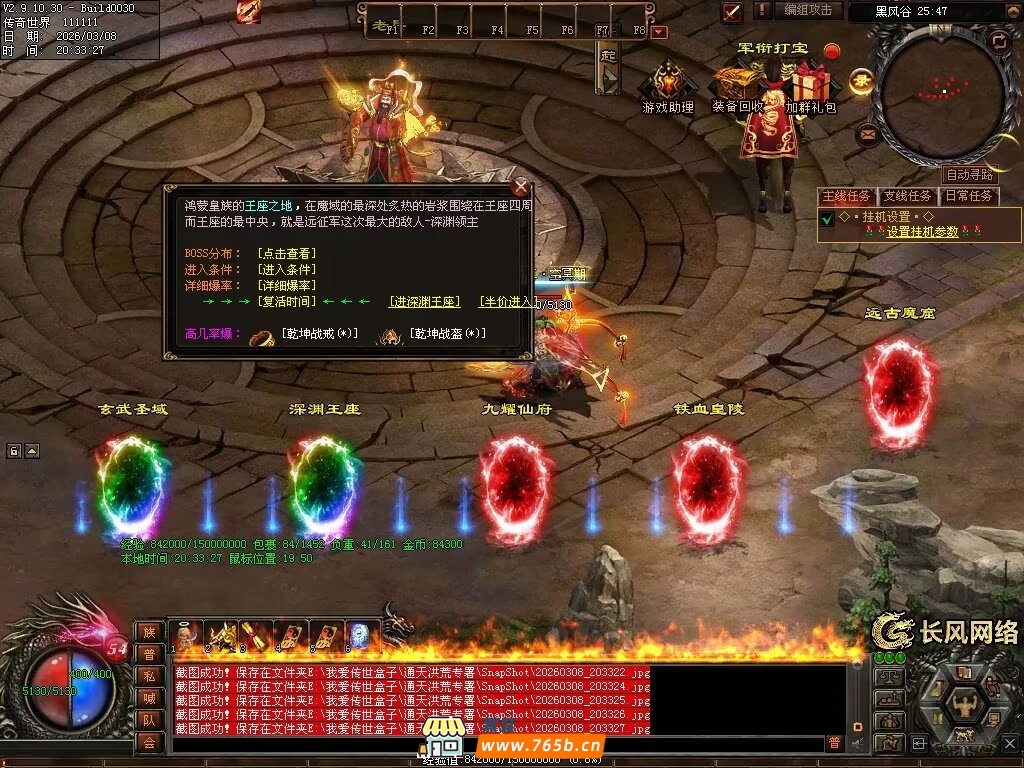Toggle the 挂机设置 green checkbox
Image resolution: width=1024 pixels, height=768 pixels.
coord(827,219)
